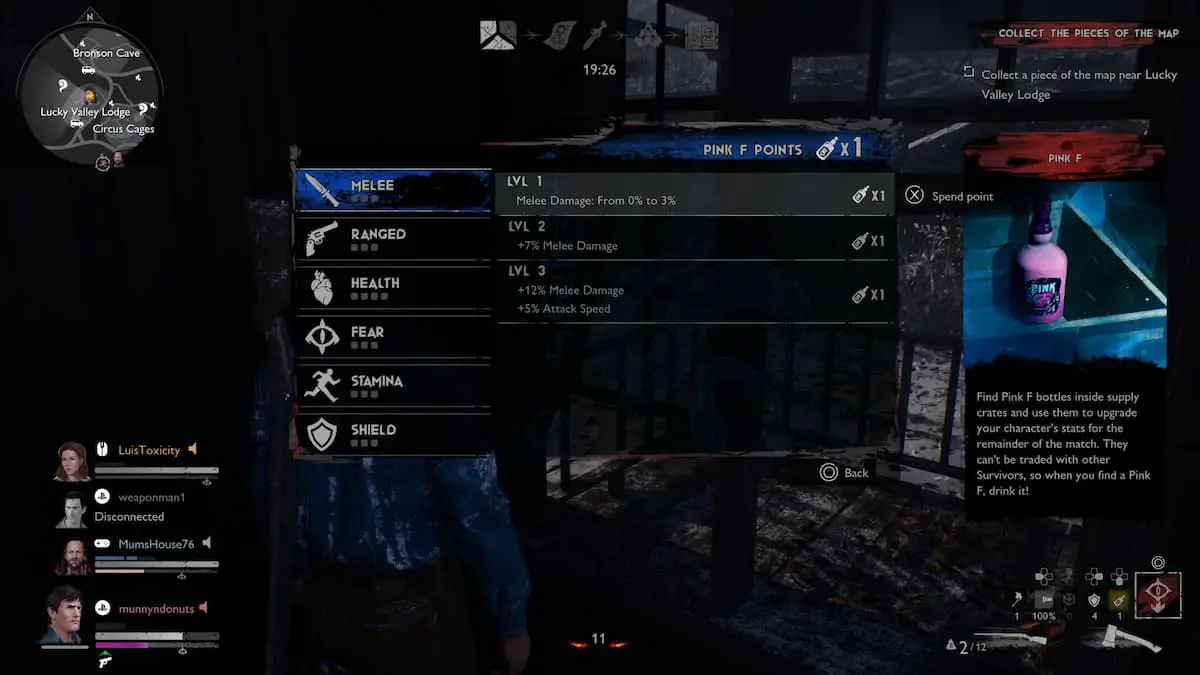
Task: View the Pink F bottle preview image
Action: point(1064,274)
